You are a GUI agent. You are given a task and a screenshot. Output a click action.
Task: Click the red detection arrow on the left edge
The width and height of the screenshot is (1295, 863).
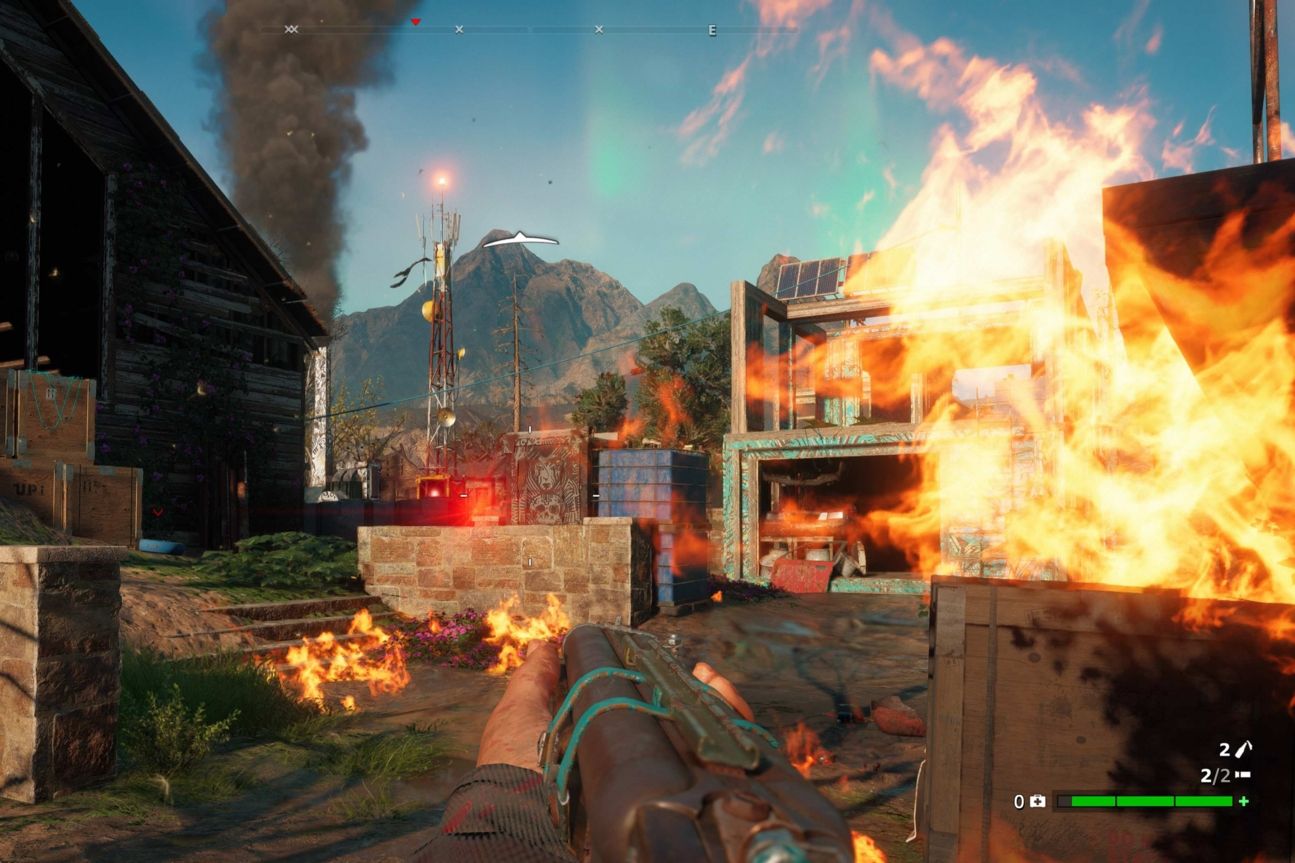(157, 511)
